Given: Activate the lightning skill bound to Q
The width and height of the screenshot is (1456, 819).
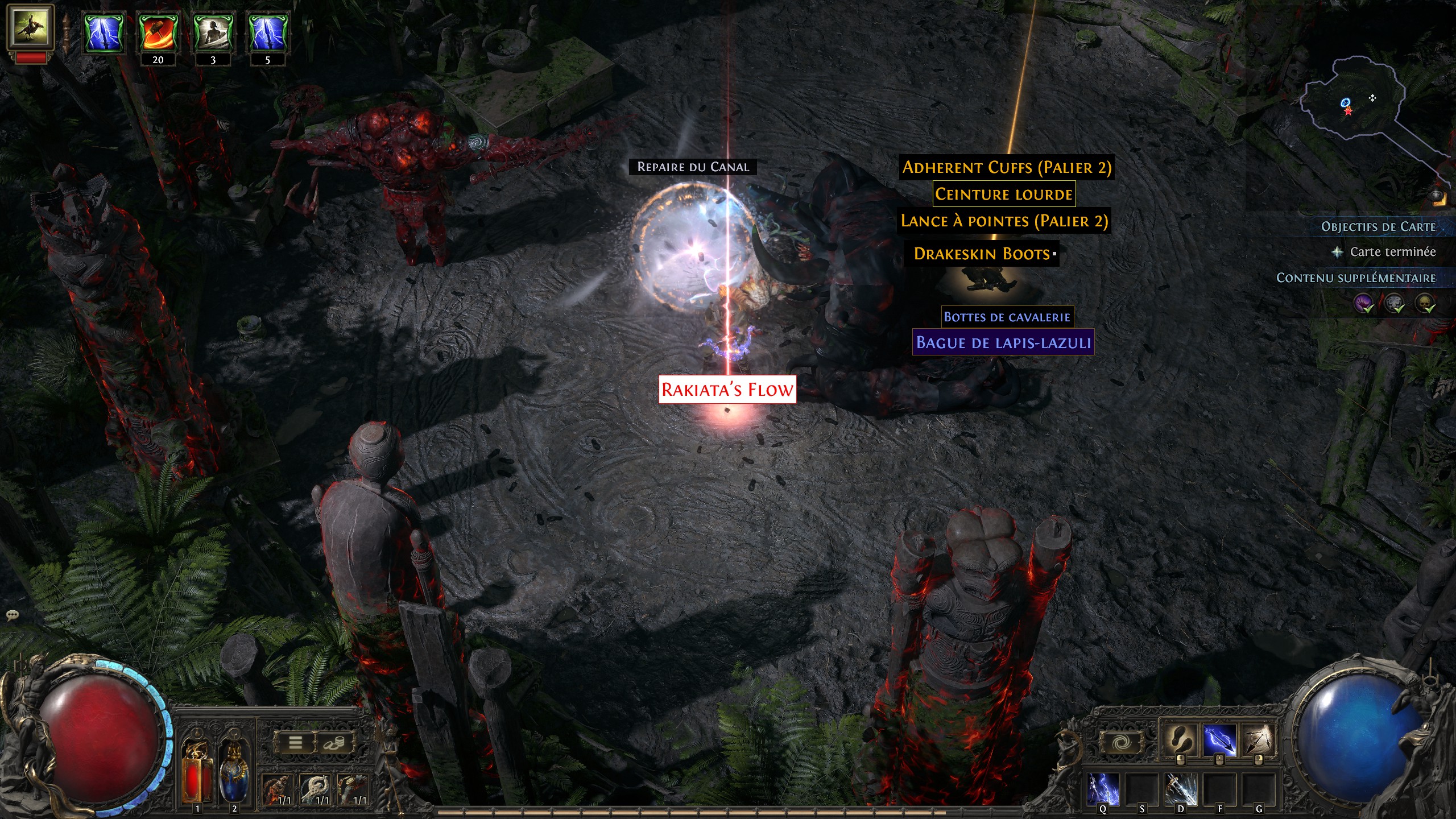Looking at the screenshot, I should [x=1103, y=789].
